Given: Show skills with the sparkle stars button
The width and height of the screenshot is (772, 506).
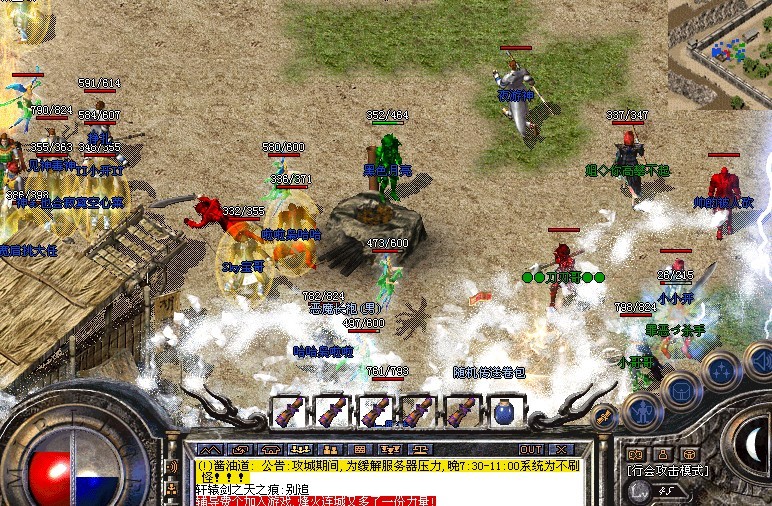Looking at the screenshot, I should click(721, 370).
